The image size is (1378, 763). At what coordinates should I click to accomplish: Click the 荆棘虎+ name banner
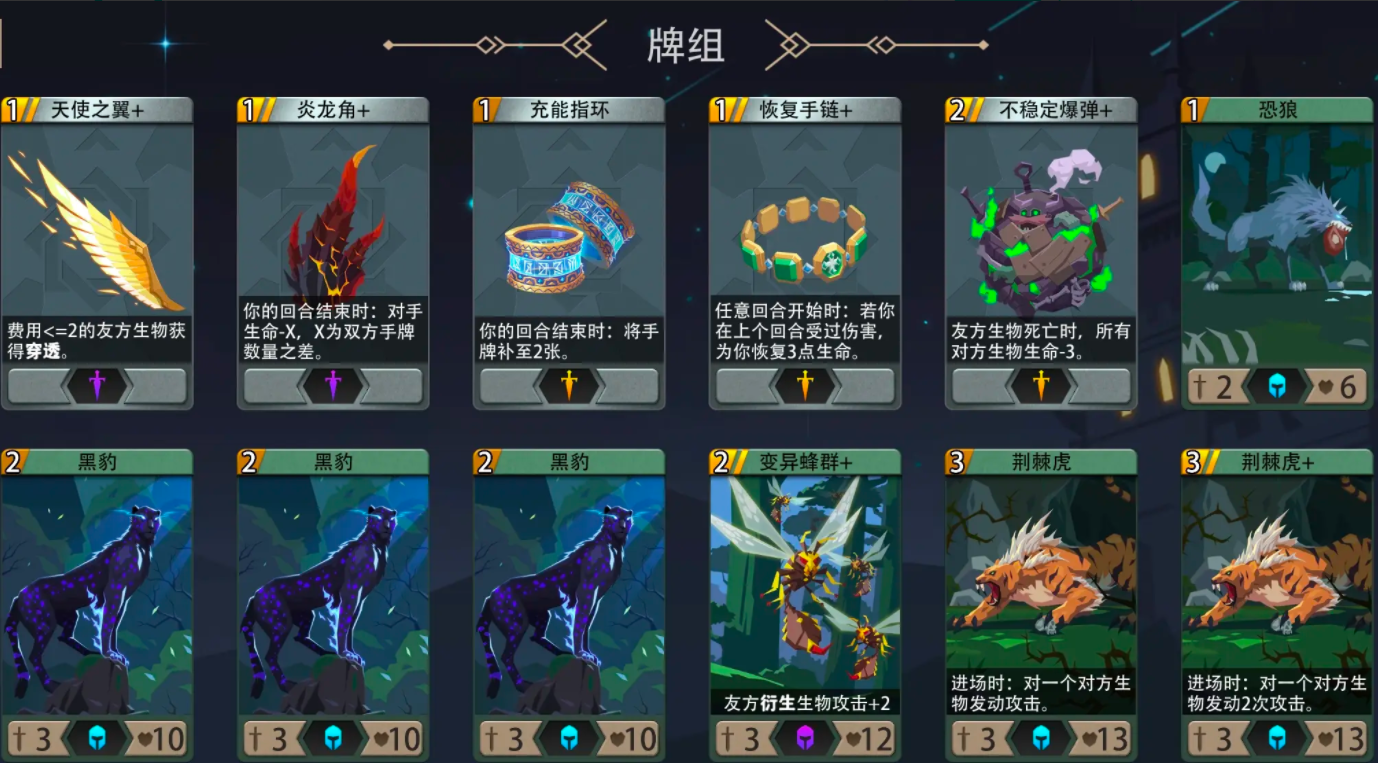click(1276, 460)
